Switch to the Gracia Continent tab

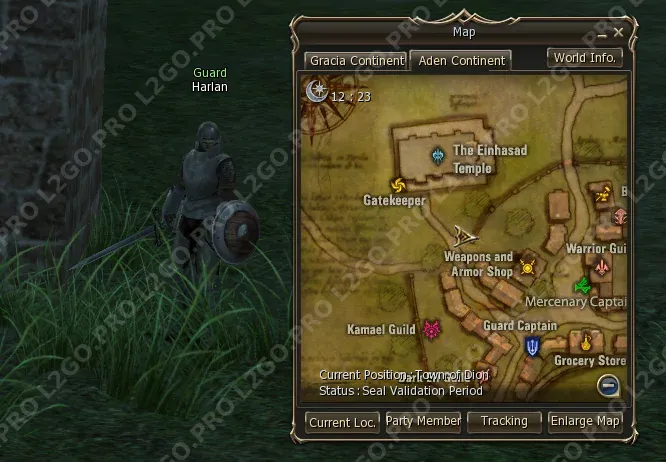(356, 61)
